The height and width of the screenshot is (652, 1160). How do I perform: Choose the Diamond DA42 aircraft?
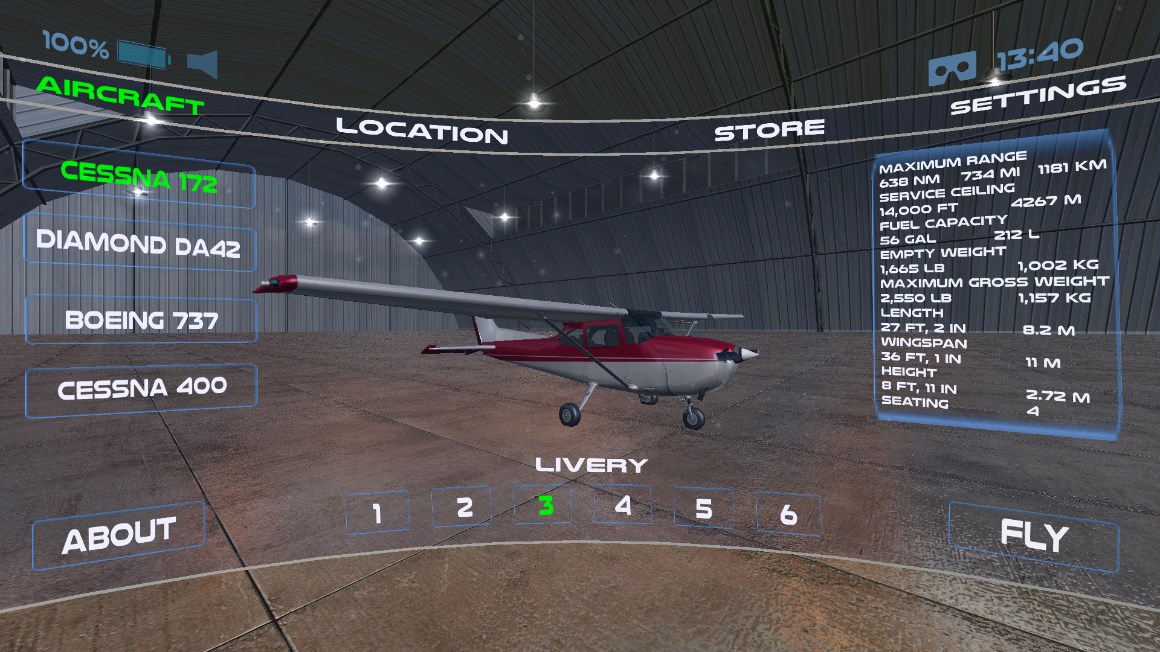tap(139, 244)
